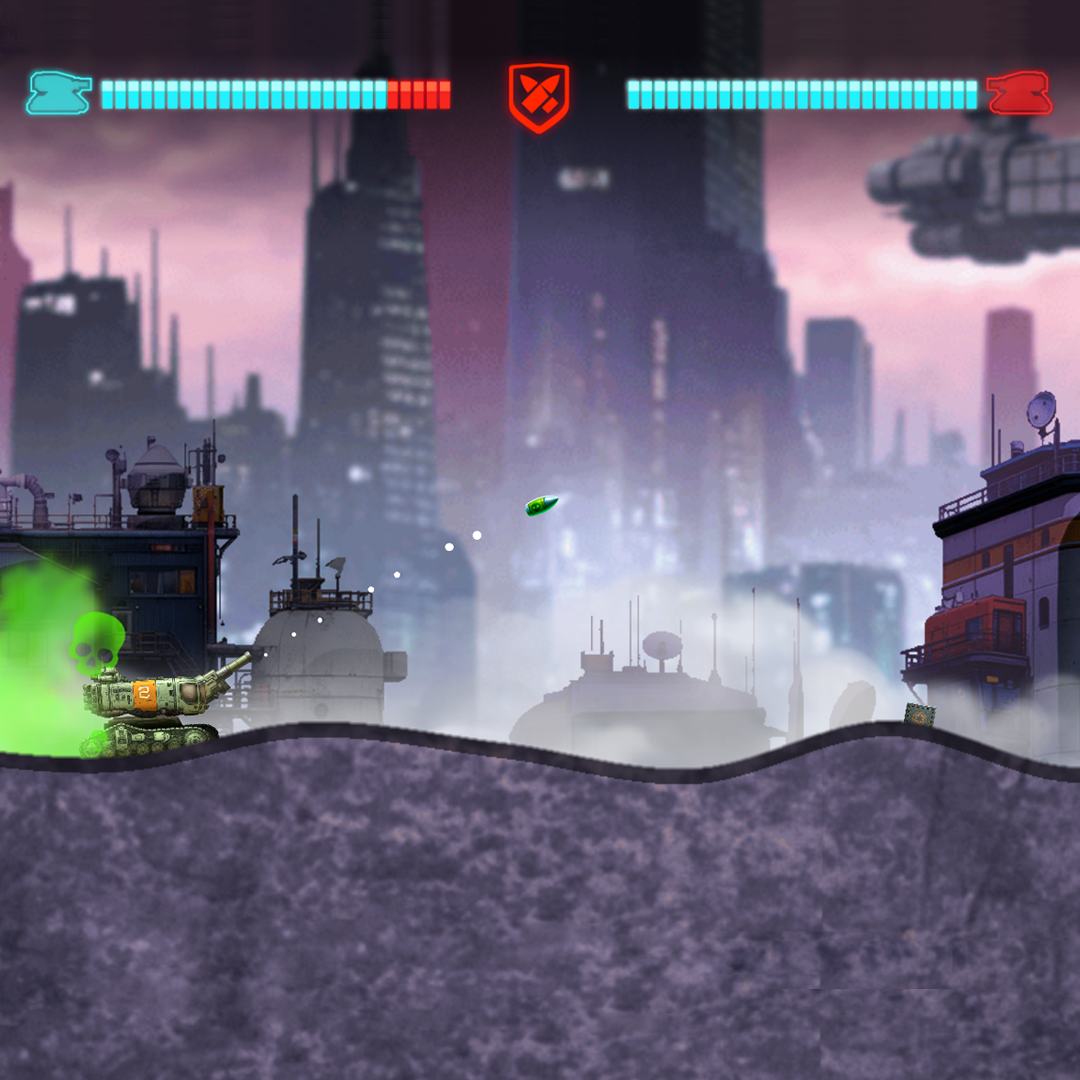Select the red enemy tank icon

[1019, 93]
